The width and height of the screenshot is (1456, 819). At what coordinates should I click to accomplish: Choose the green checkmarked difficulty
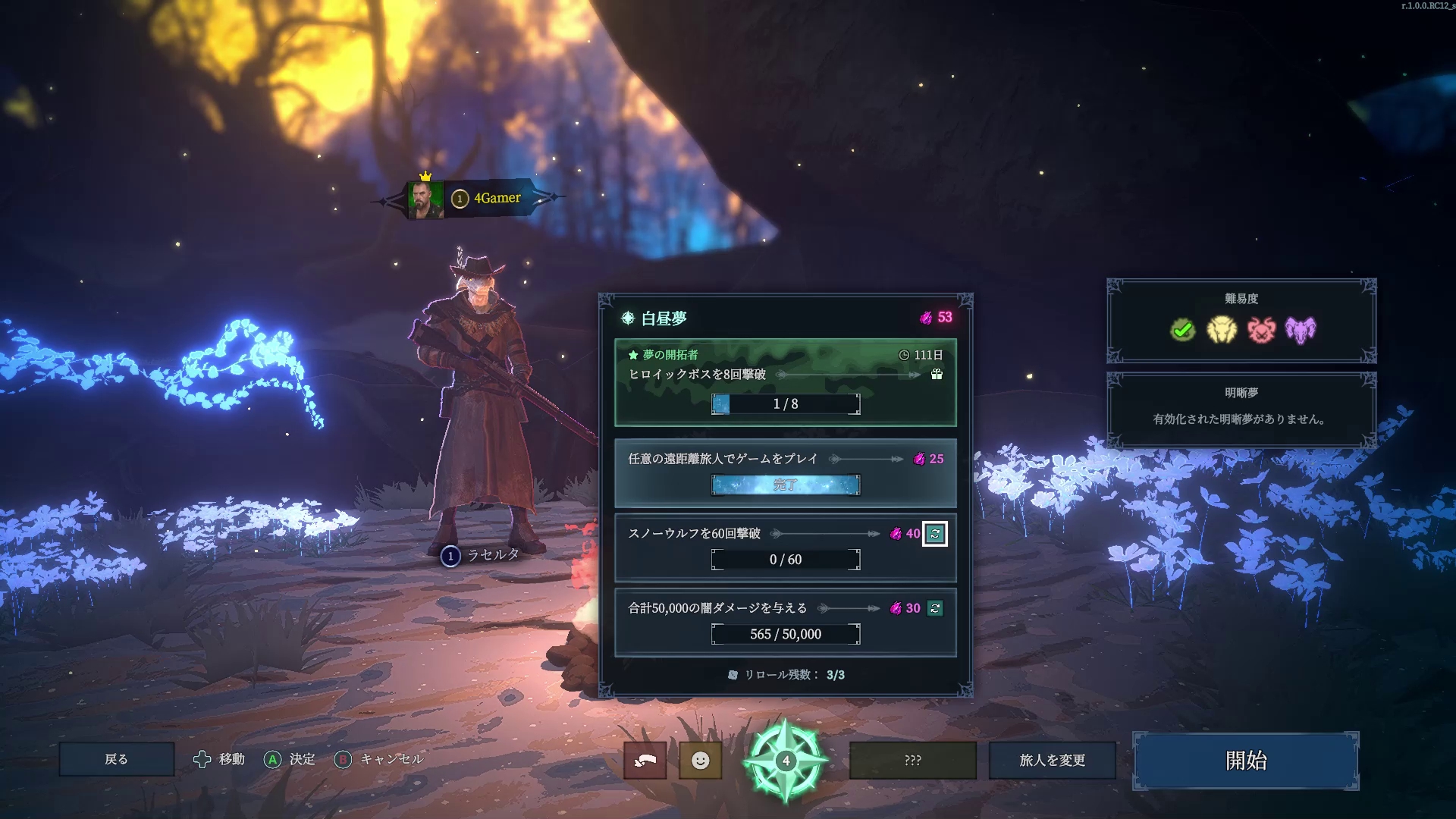tap(1182, 330)
